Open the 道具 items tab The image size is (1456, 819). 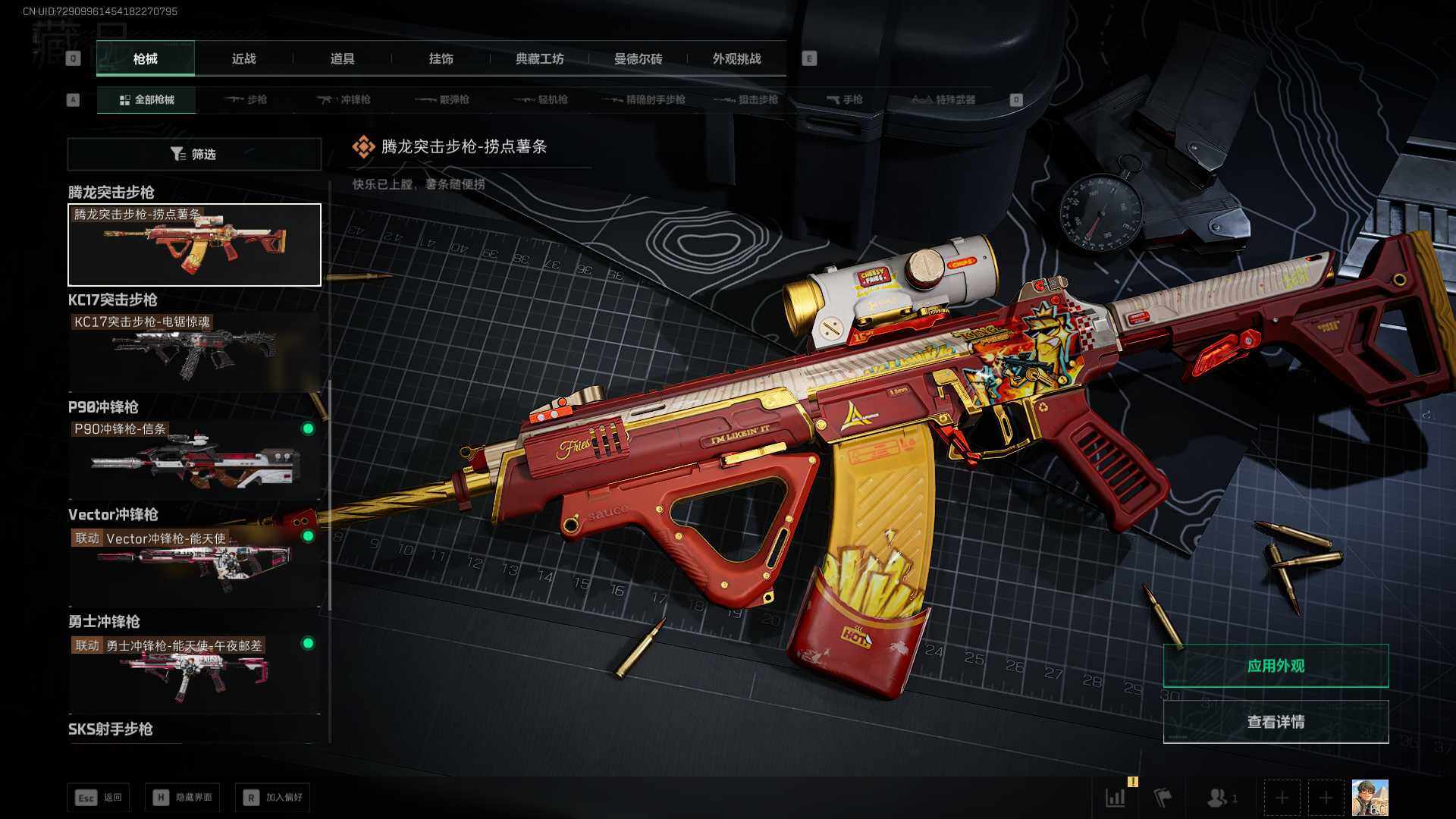tap(342, 58)
